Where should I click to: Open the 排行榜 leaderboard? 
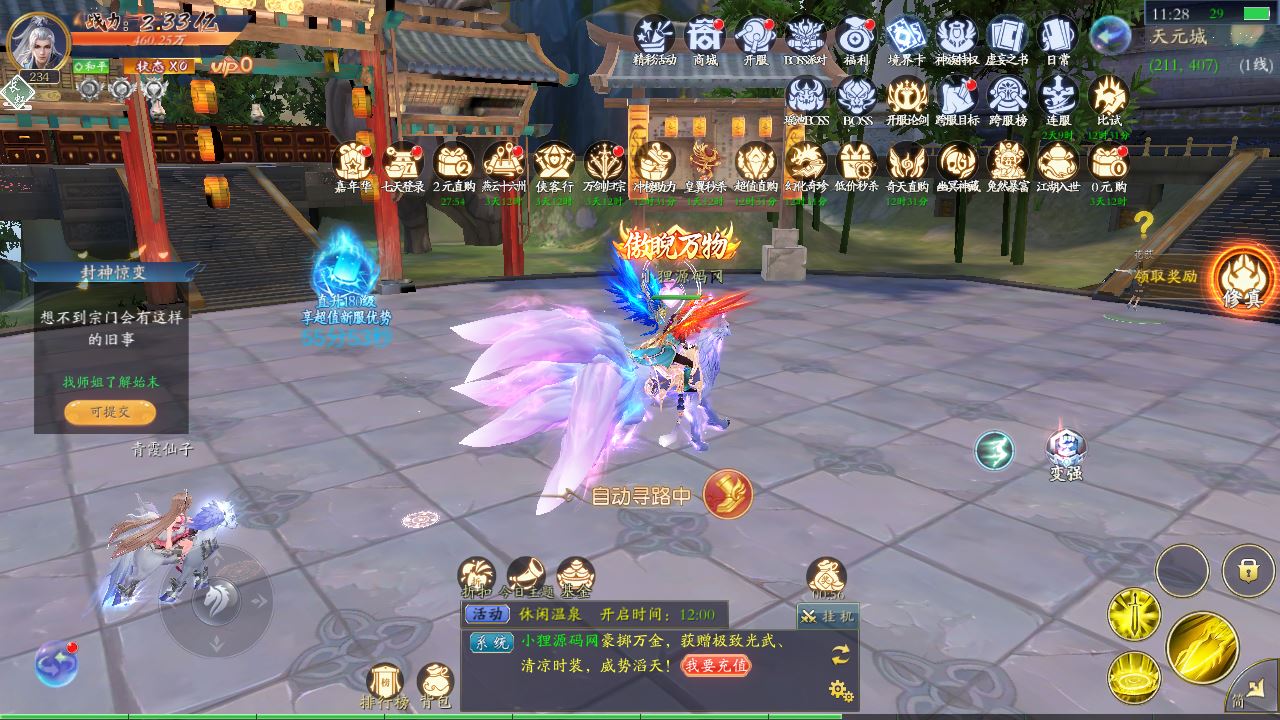click(x=385, y=683)
